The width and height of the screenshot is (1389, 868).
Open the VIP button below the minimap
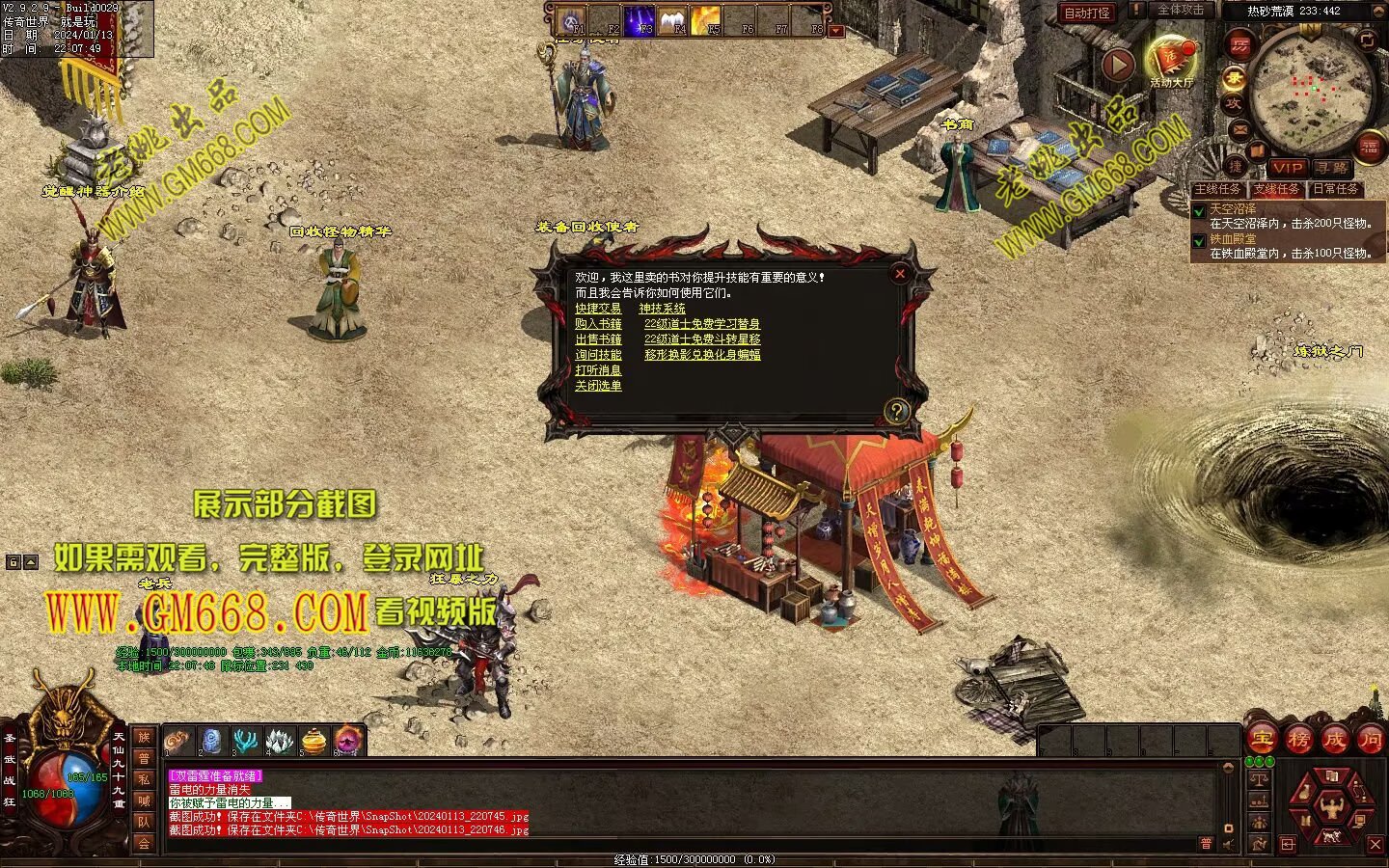tap(1287, 168)
